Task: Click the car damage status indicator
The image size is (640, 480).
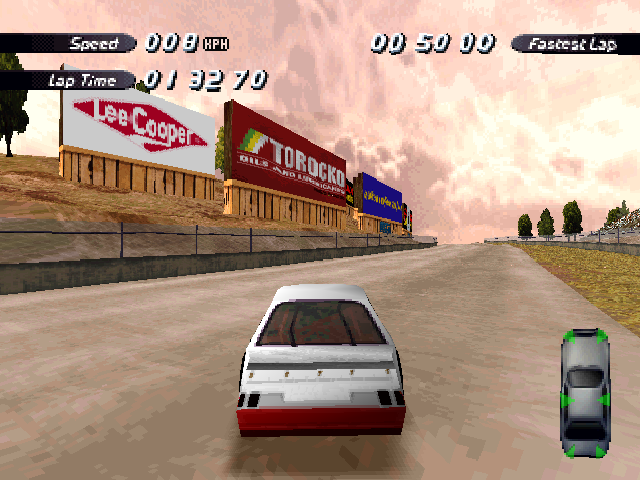Action: click(585, 394)
